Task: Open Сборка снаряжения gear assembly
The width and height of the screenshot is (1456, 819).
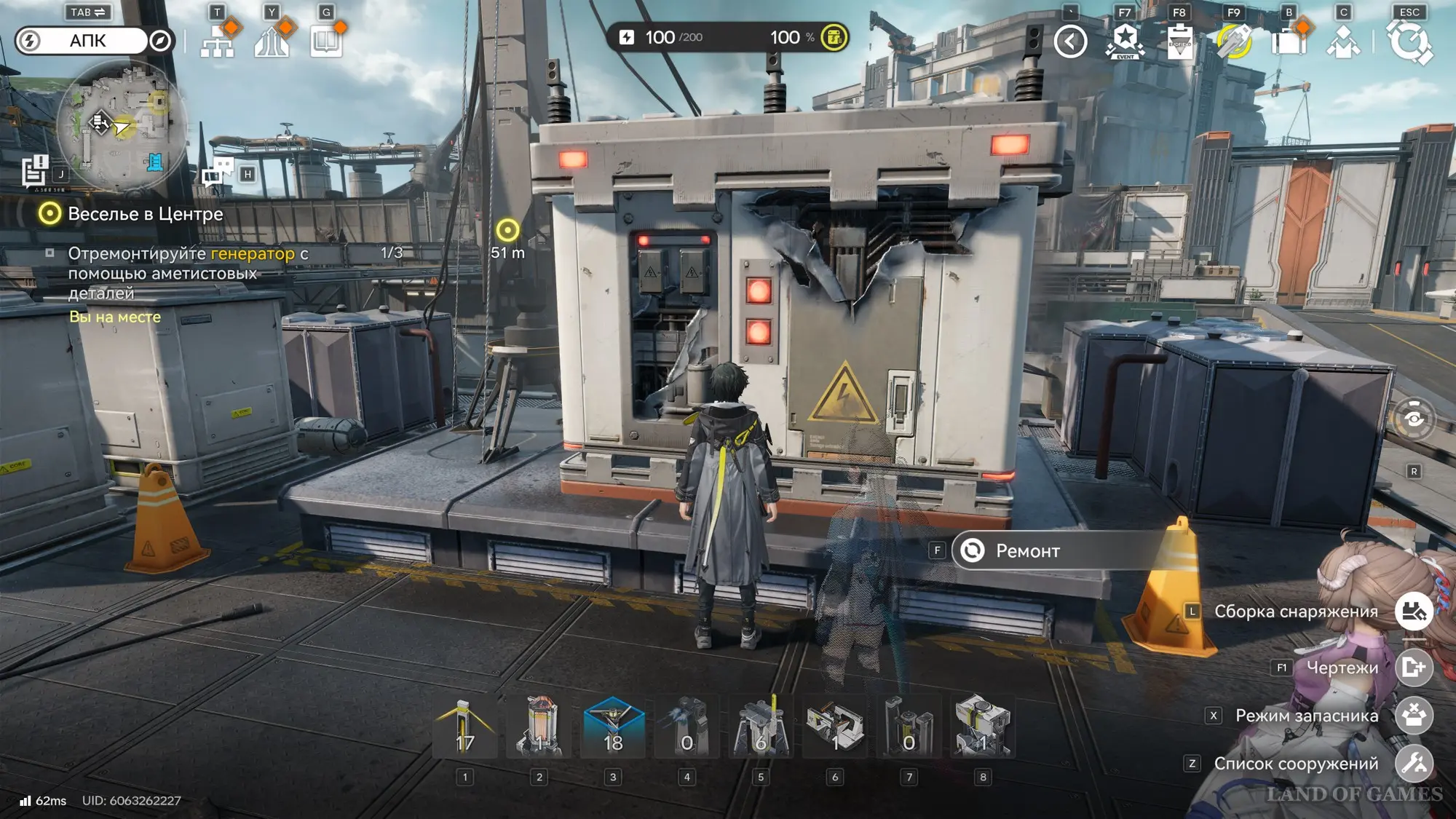Action: coord(1414,612)
